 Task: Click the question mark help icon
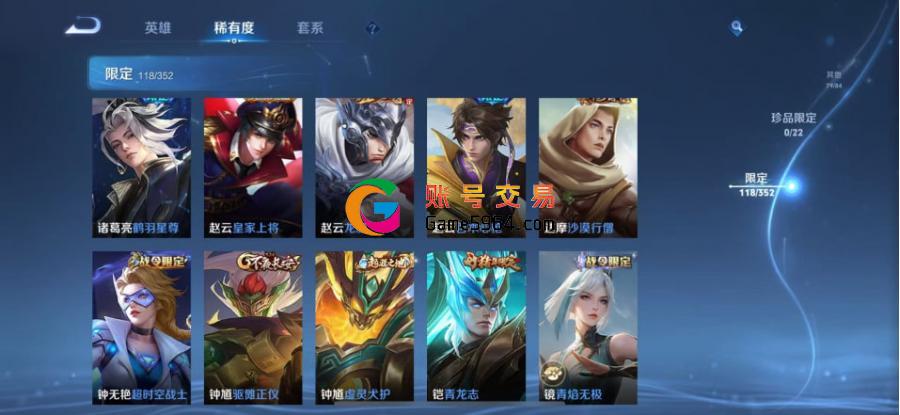coord(372,29)
